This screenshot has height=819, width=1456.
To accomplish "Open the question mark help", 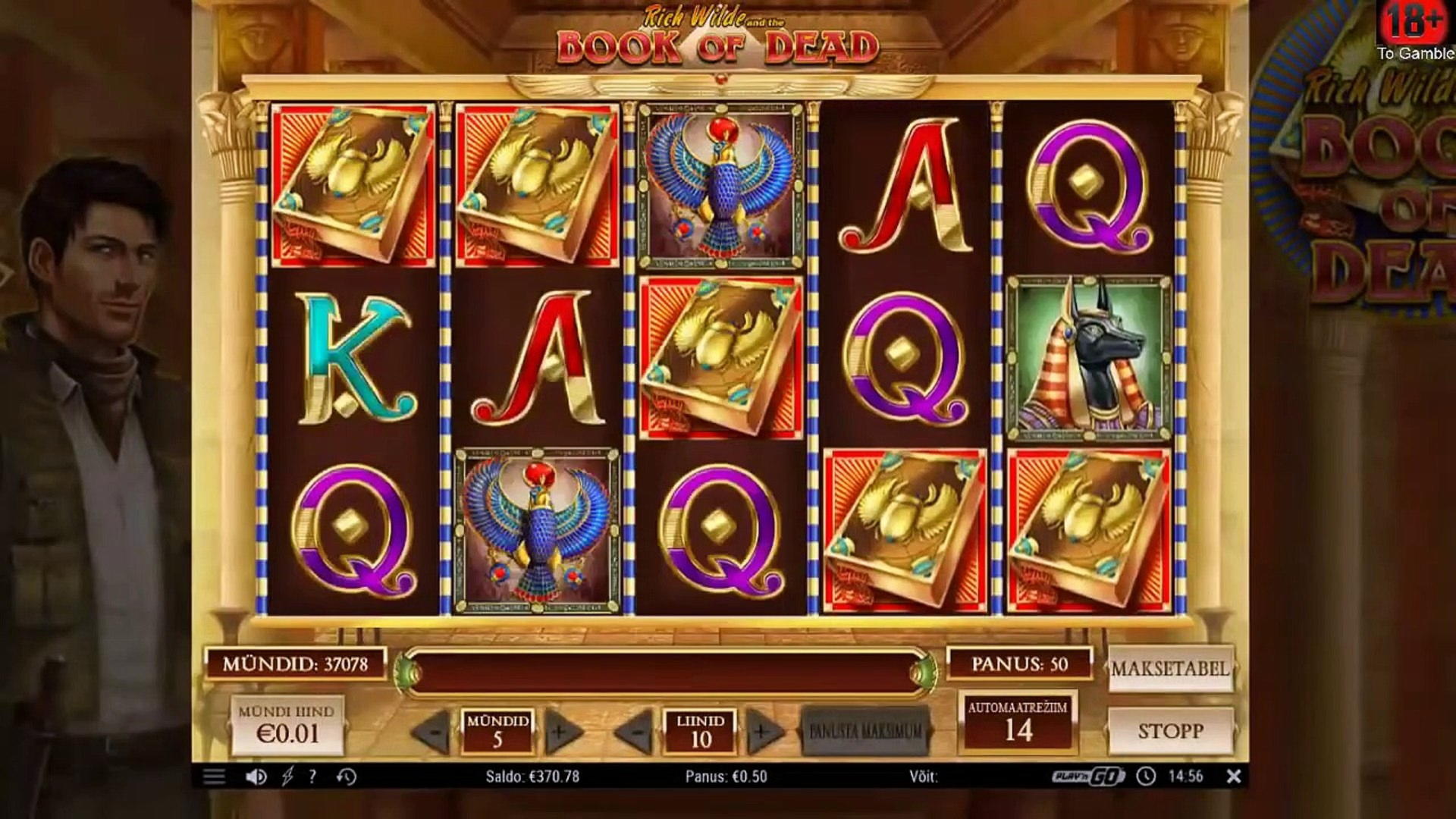I will click(312, 777).
